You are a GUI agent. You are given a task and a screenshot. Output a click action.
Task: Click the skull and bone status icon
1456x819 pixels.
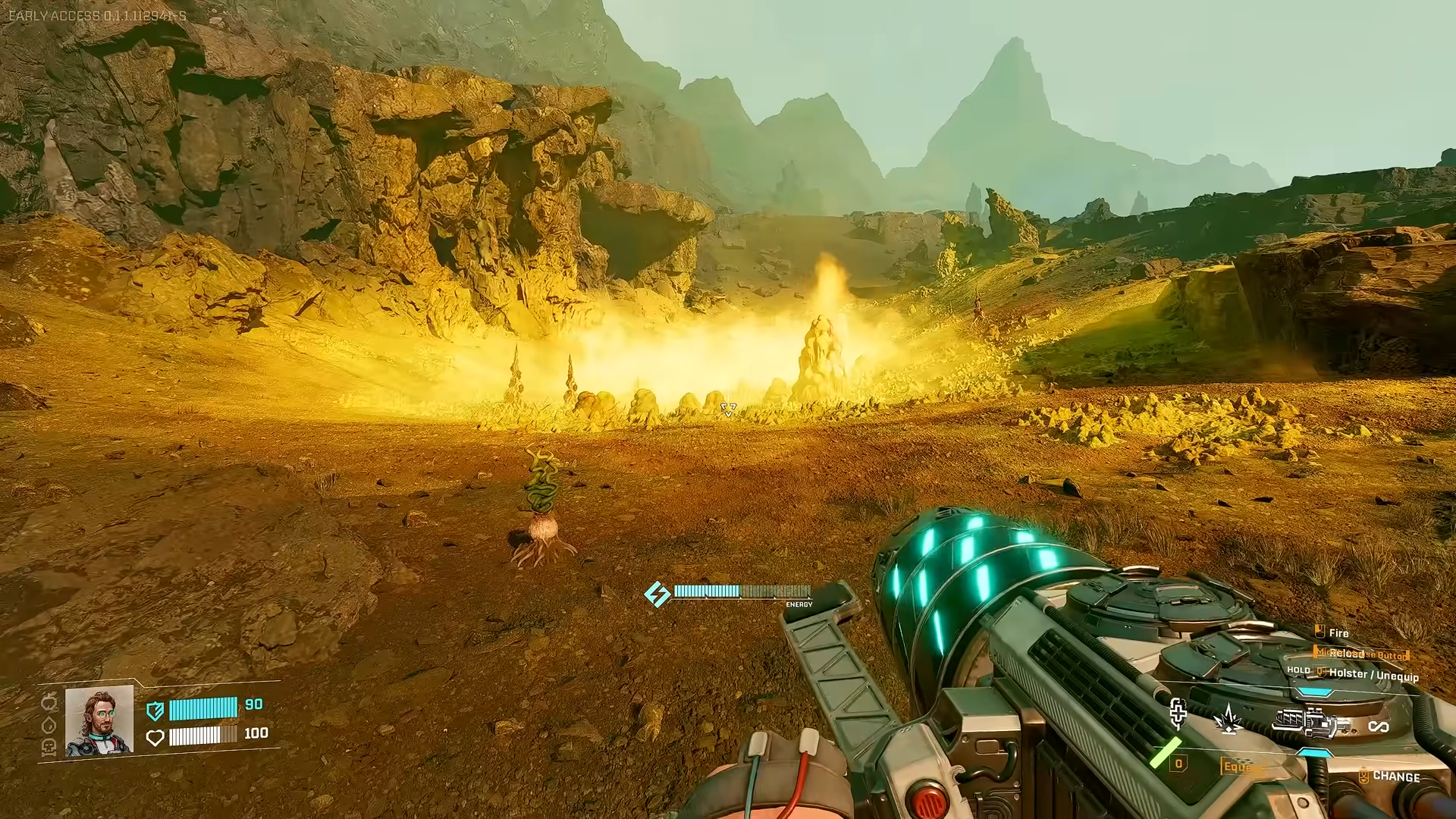(50, 748)
